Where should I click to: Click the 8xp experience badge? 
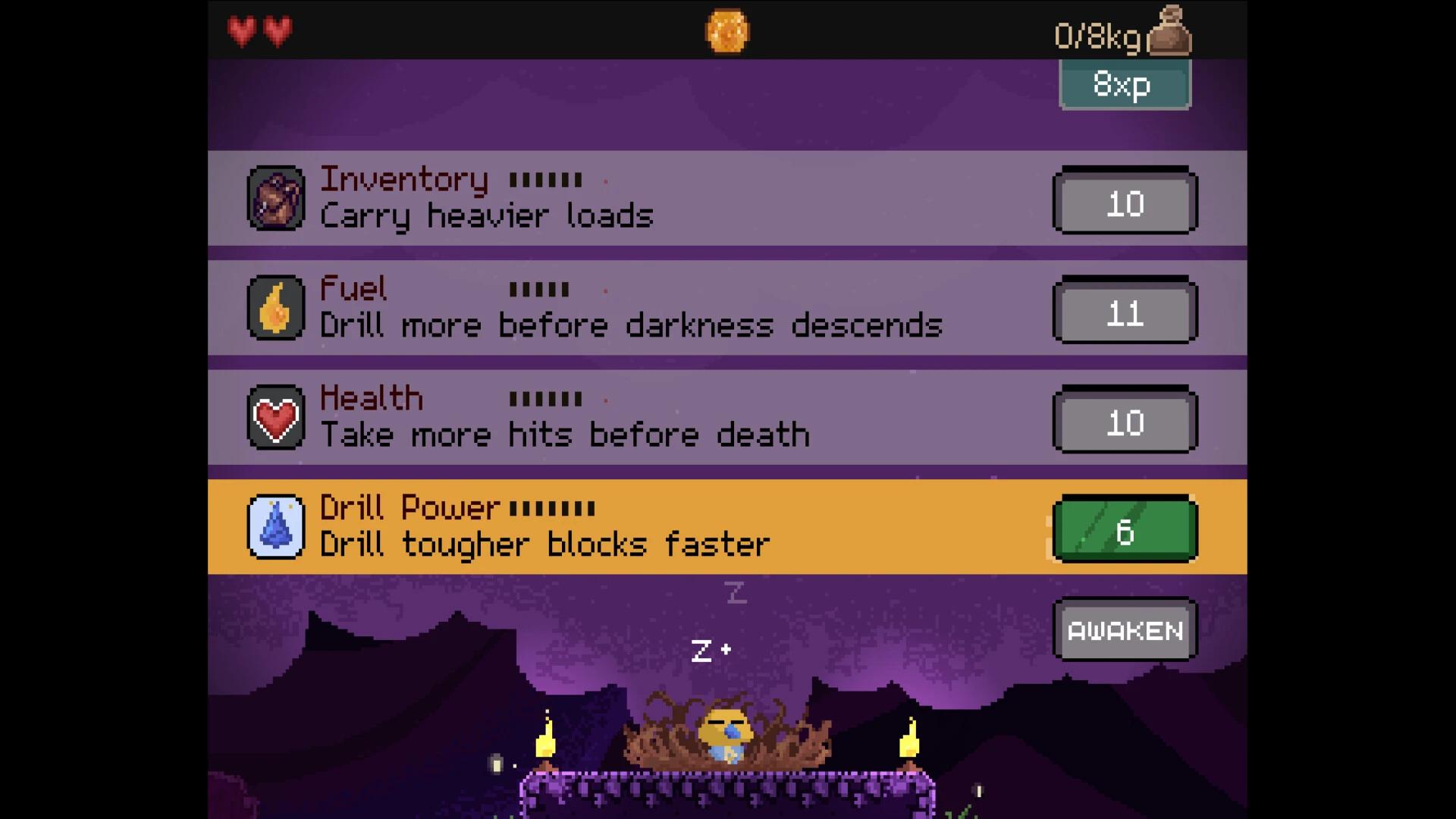click(1125, 84)
